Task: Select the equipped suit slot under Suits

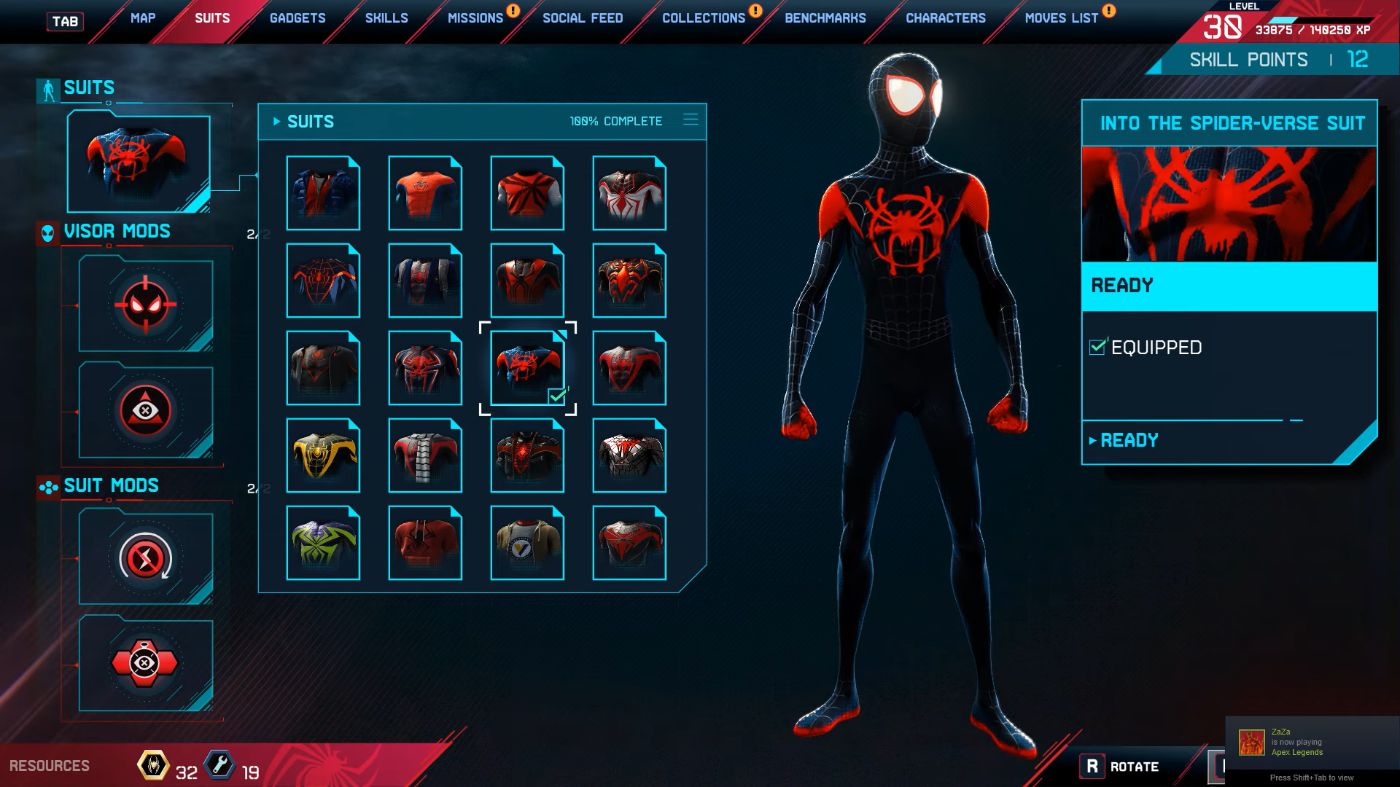Action: [138, 162]
